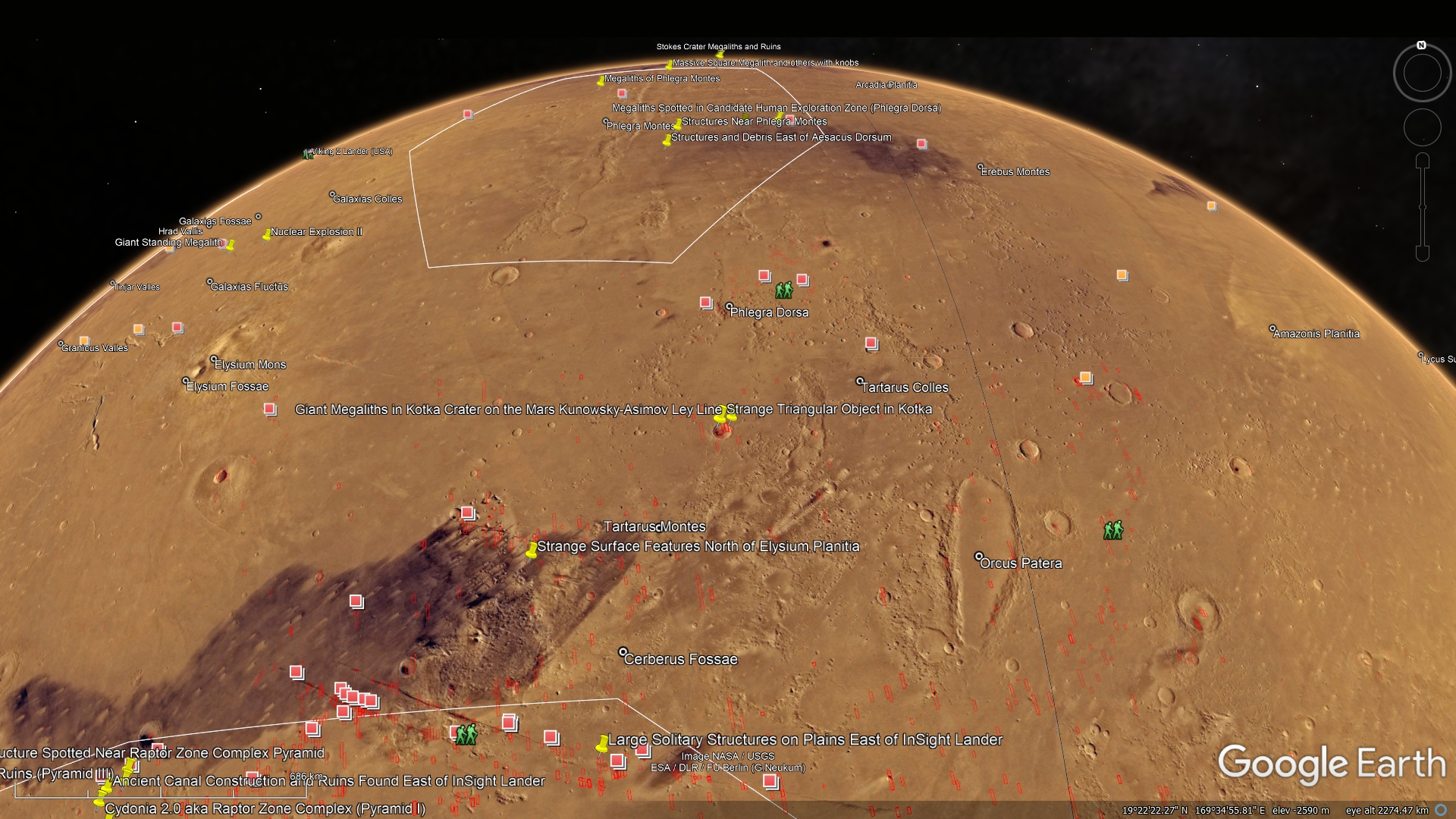Open the hikers icon near Phlegra Dorsa
1456x819 pixels.
pos(783,290)
